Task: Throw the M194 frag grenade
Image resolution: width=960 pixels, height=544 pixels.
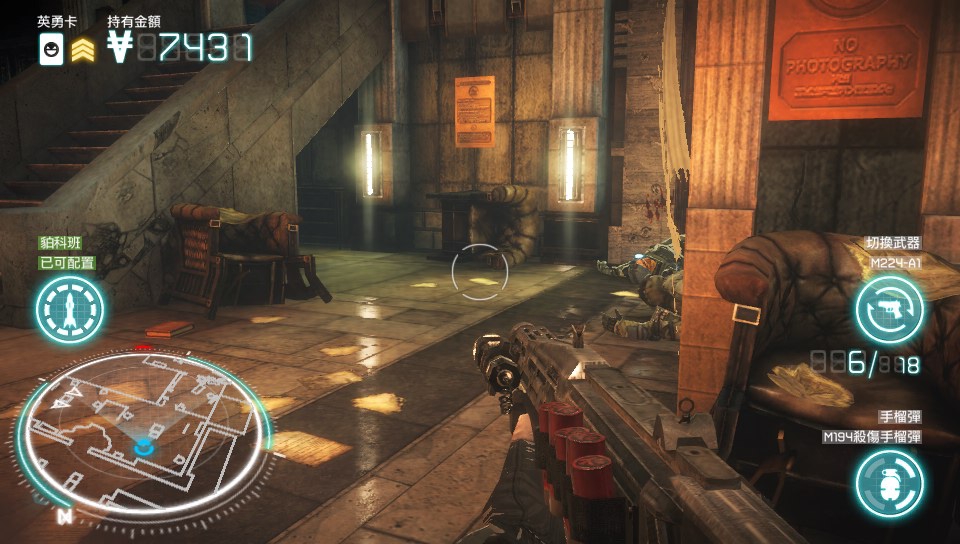Action: click(889, 483)
